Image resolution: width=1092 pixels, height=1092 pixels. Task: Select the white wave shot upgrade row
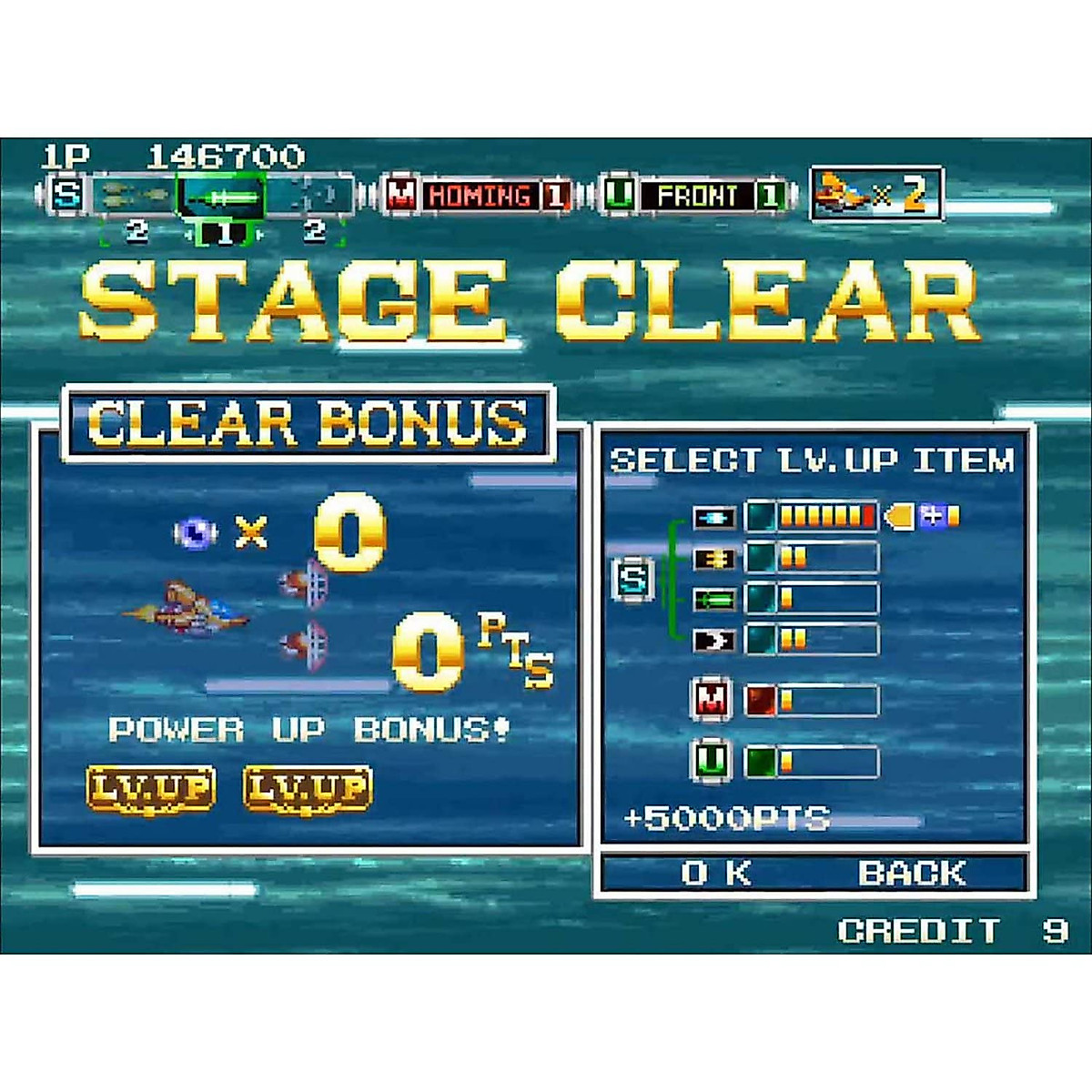(x=785, y=640)
